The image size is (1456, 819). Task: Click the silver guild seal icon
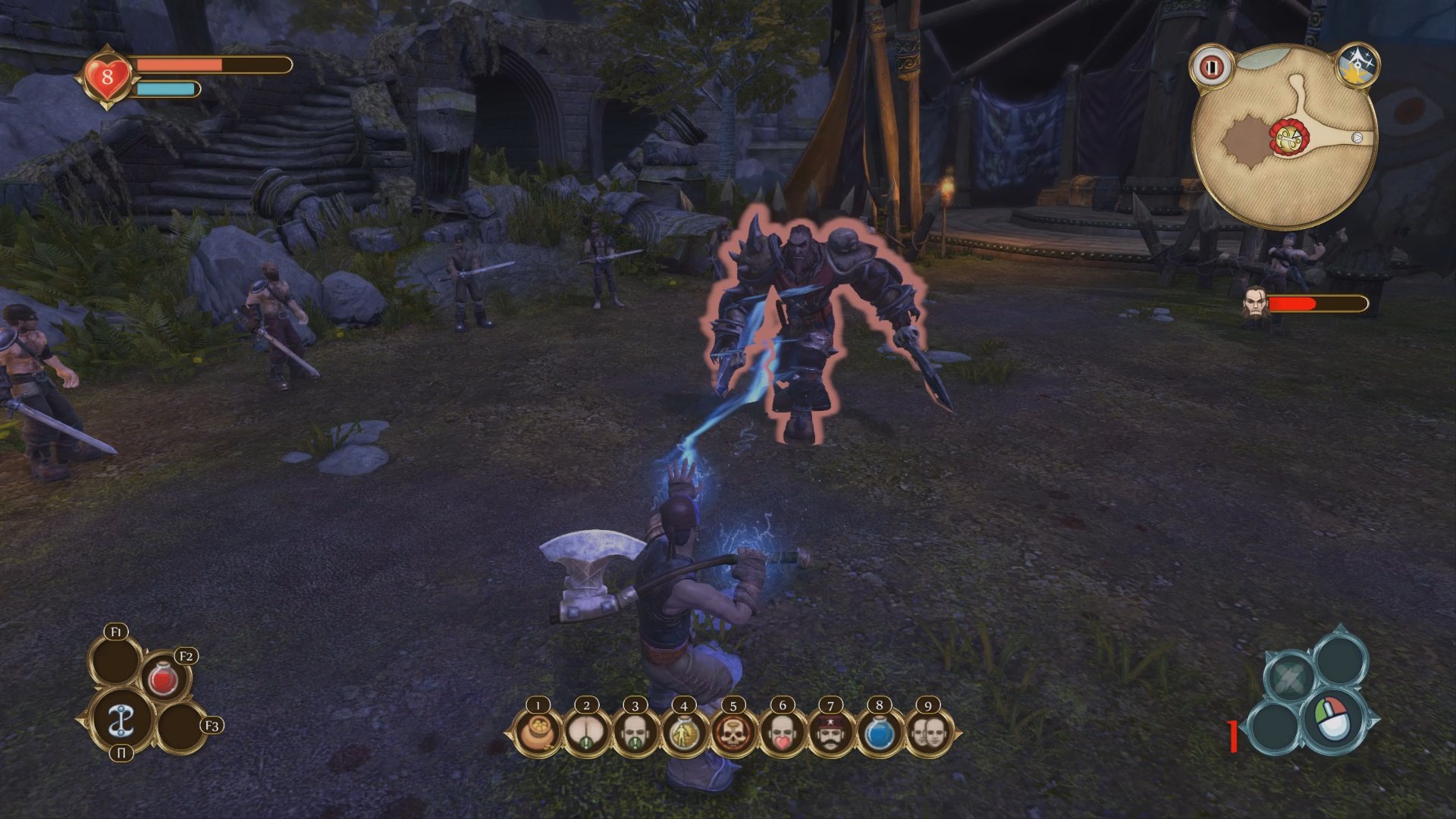[x=121, y=720]
